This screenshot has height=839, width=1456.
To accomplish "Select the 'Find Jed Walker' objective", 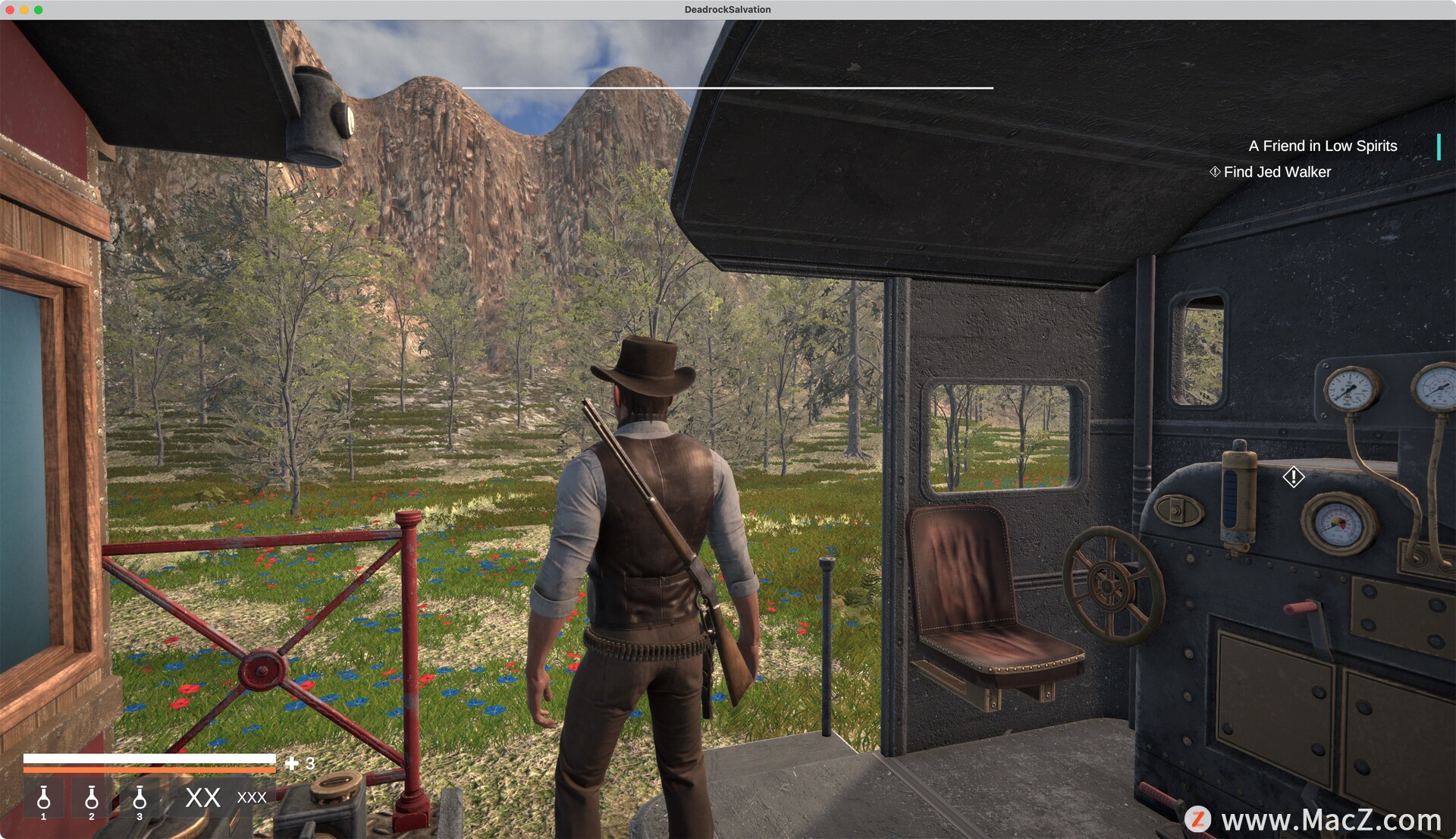I will pos(1277,172).
